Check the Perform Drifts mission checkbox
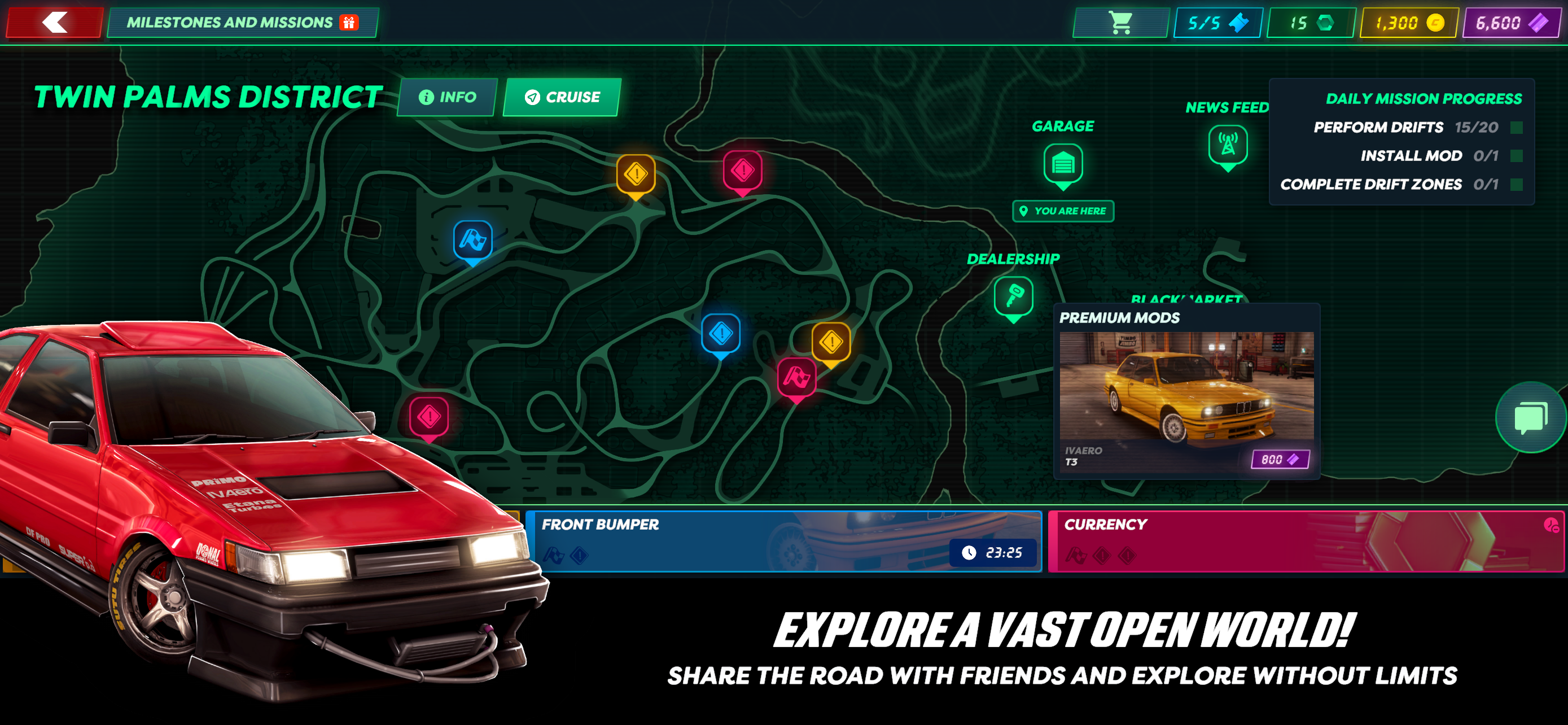Viewport: 1568px width, 725px height. pyautogui.click(x=1516, y=128)
